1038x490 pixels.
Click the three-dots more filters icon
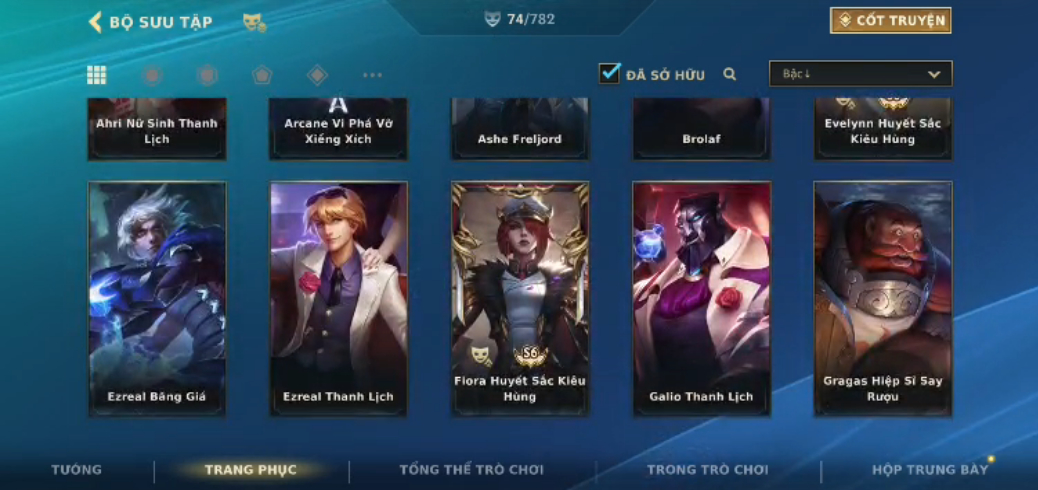point(372,75)
